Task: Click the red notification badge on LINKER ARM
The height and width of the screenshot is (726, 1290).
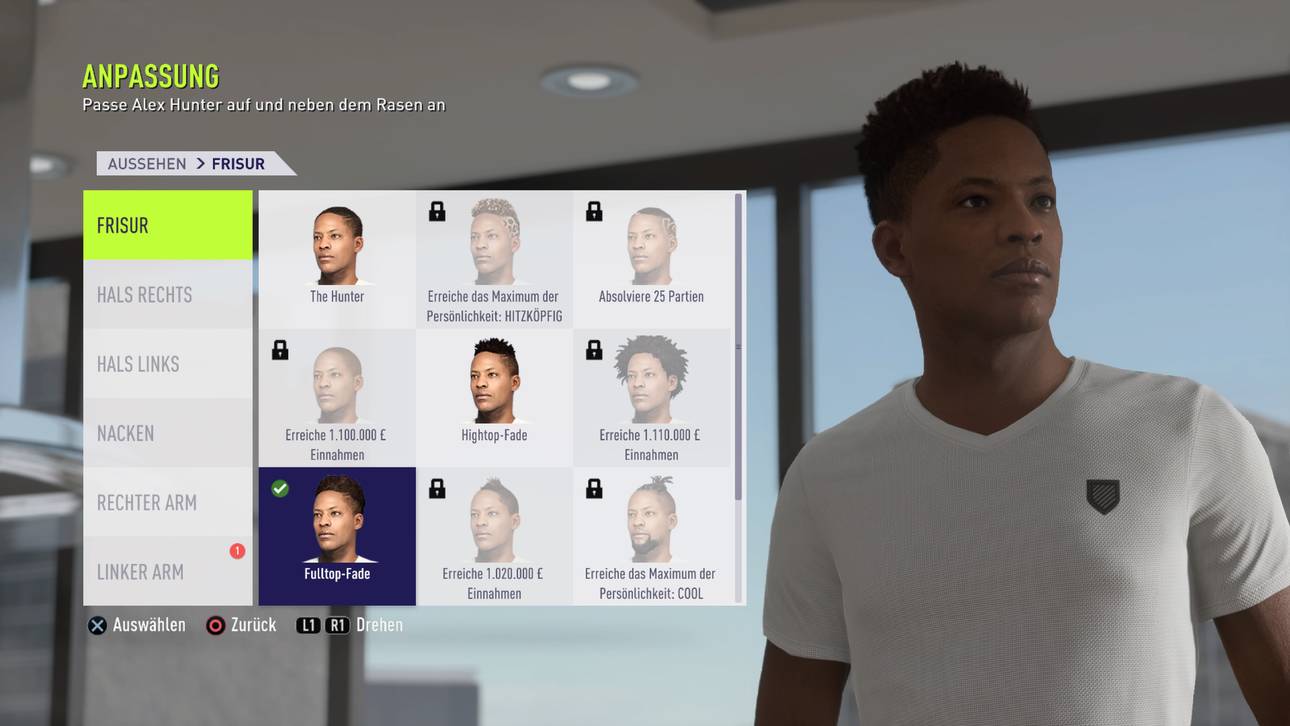Action: [237, 549]
